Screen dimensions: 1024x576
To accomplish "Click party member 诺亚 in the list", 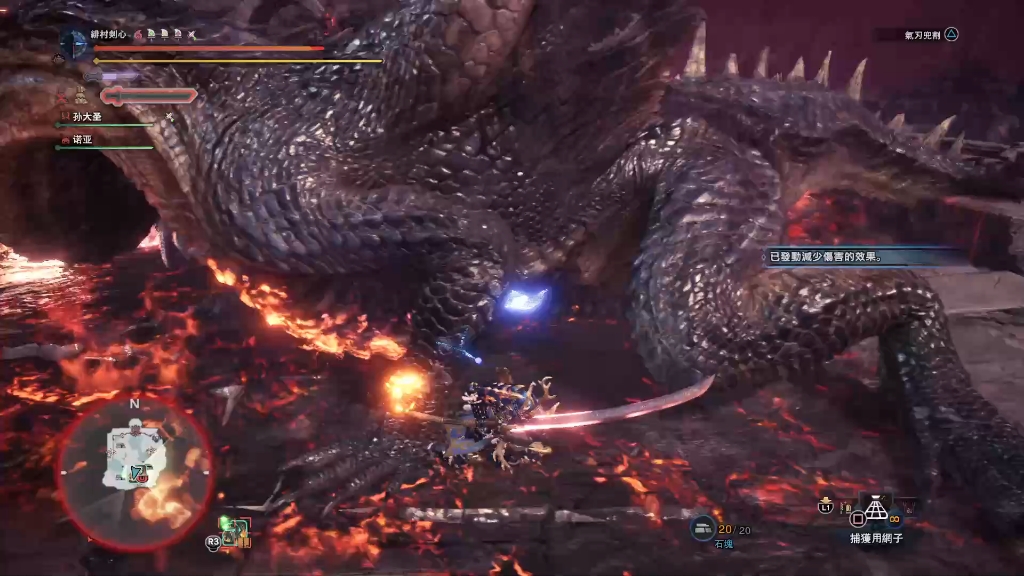I will (x=82, y=141).
